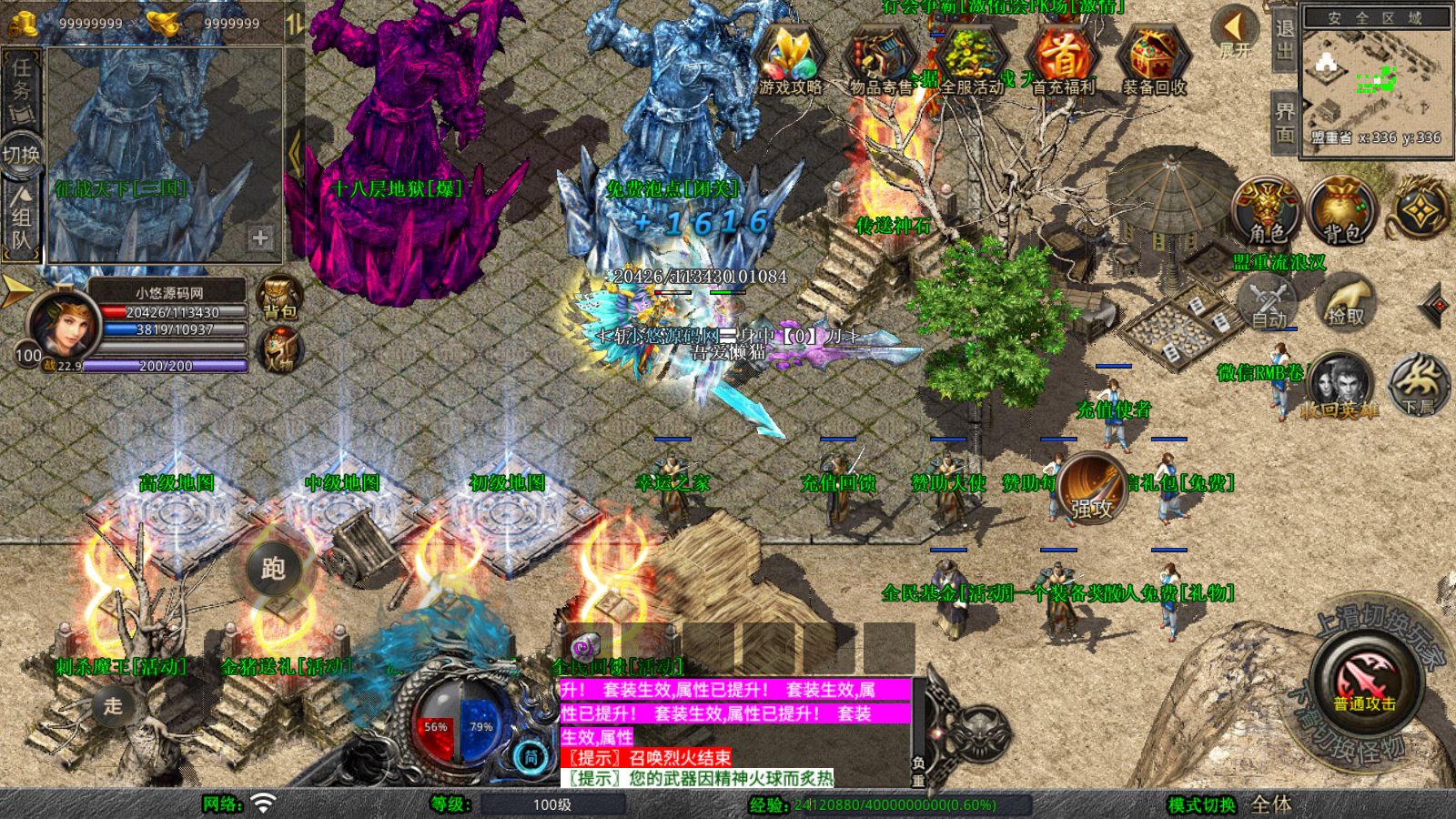Open the 角色 character sheet

pyautogui.click(x=1267, y=211)
